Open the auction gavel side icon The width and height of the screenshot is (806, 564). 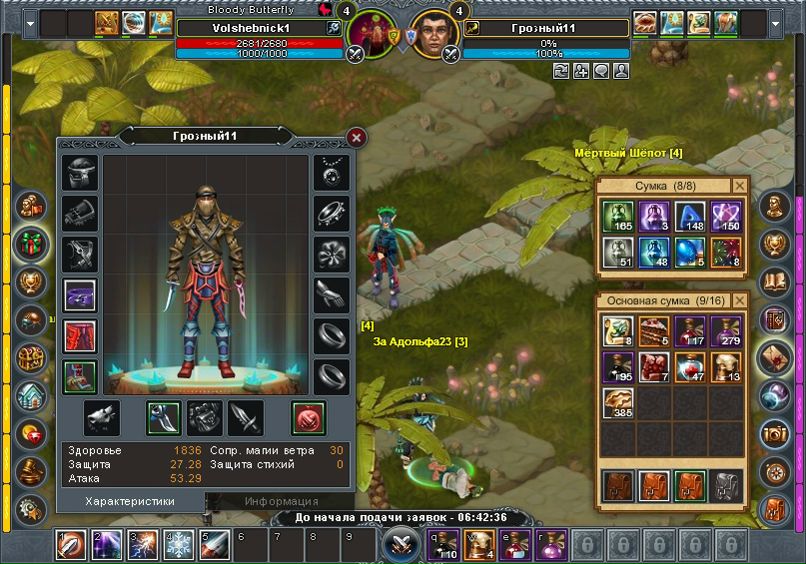click(31, 471)
